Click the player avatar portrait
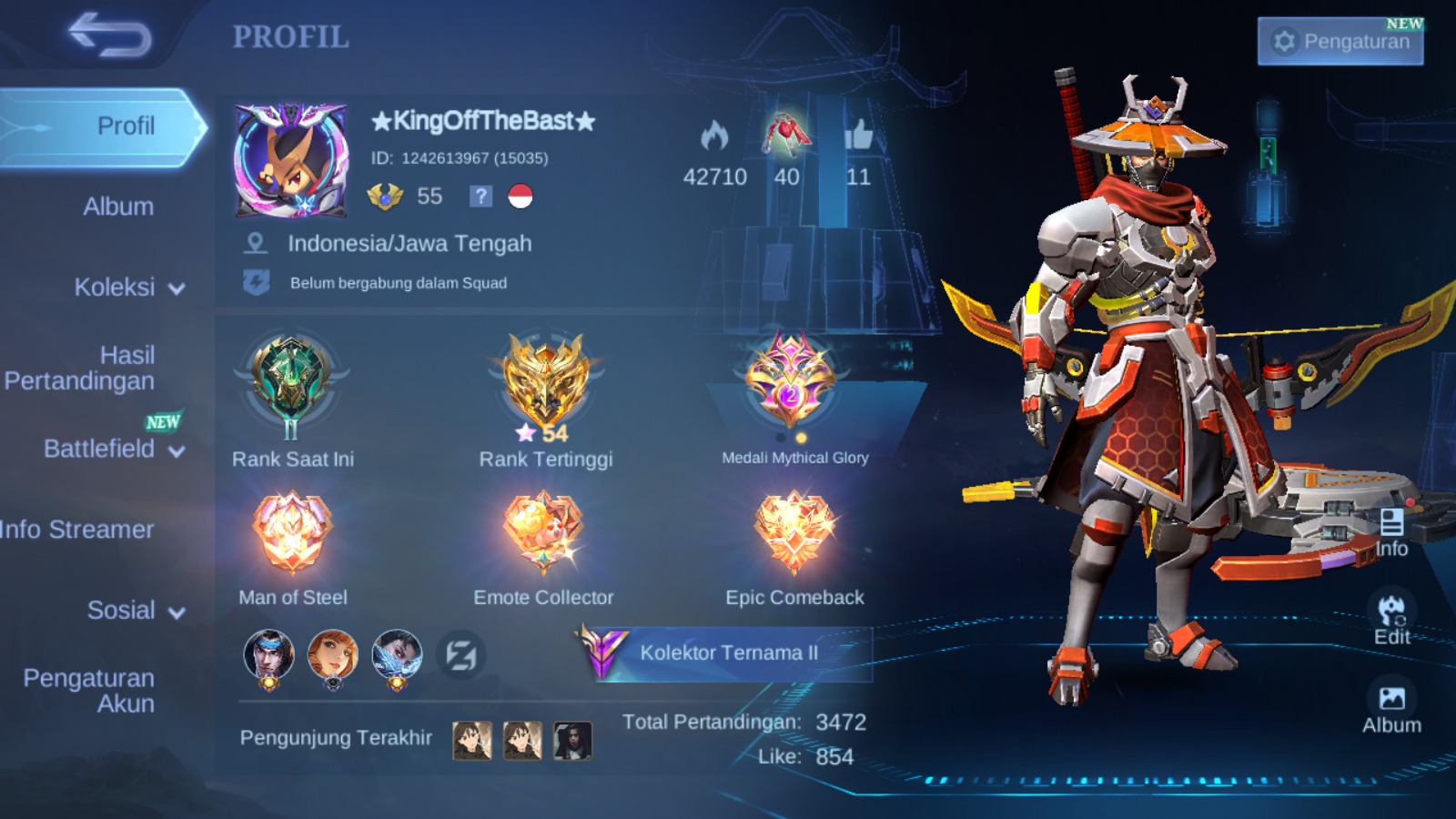The width and height of the screenshot is (1456, 819). pos(291,161)
